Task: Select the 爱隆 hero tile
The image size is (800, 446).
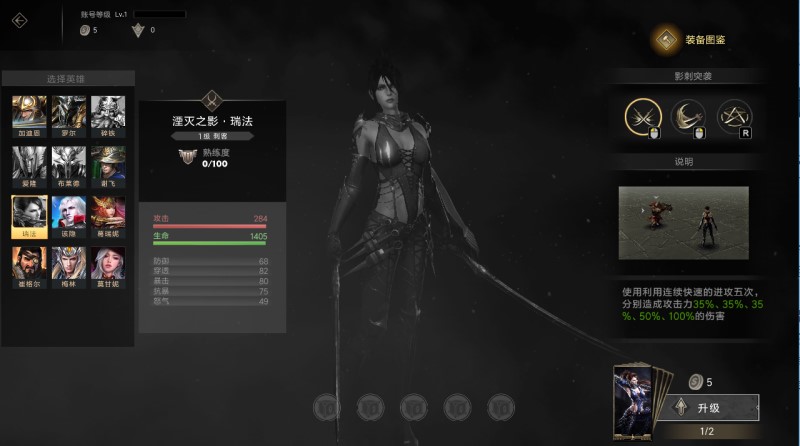Action: tap(28, 163)
